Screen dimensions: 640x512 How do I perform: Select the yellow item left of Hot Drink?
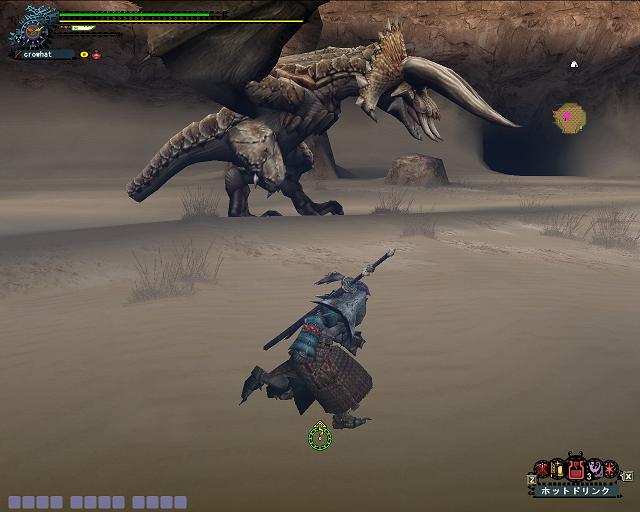pyautogui.click(x=558, y=469)
